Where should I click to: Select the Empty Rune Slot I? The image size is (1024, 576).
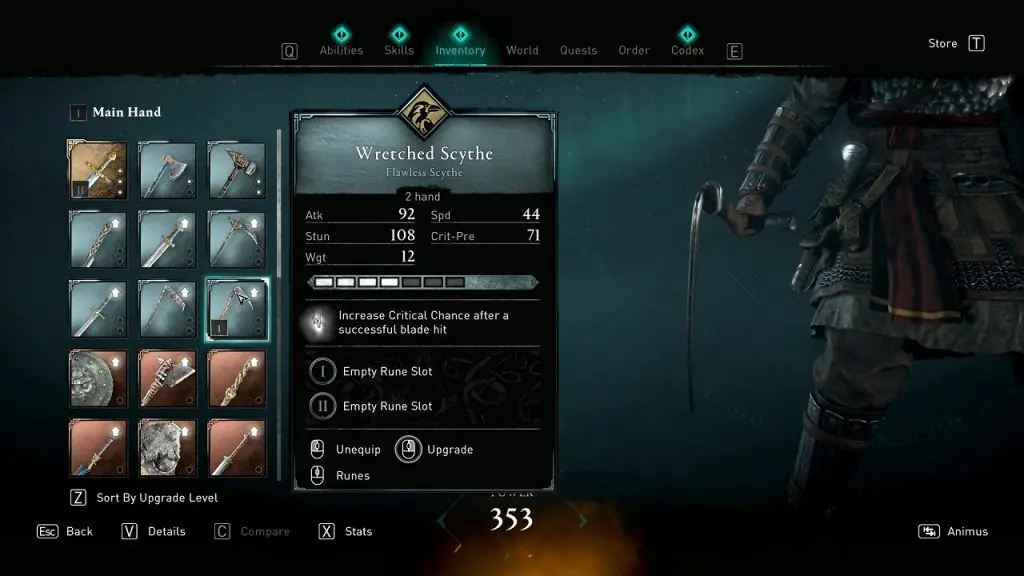point(386,372)
